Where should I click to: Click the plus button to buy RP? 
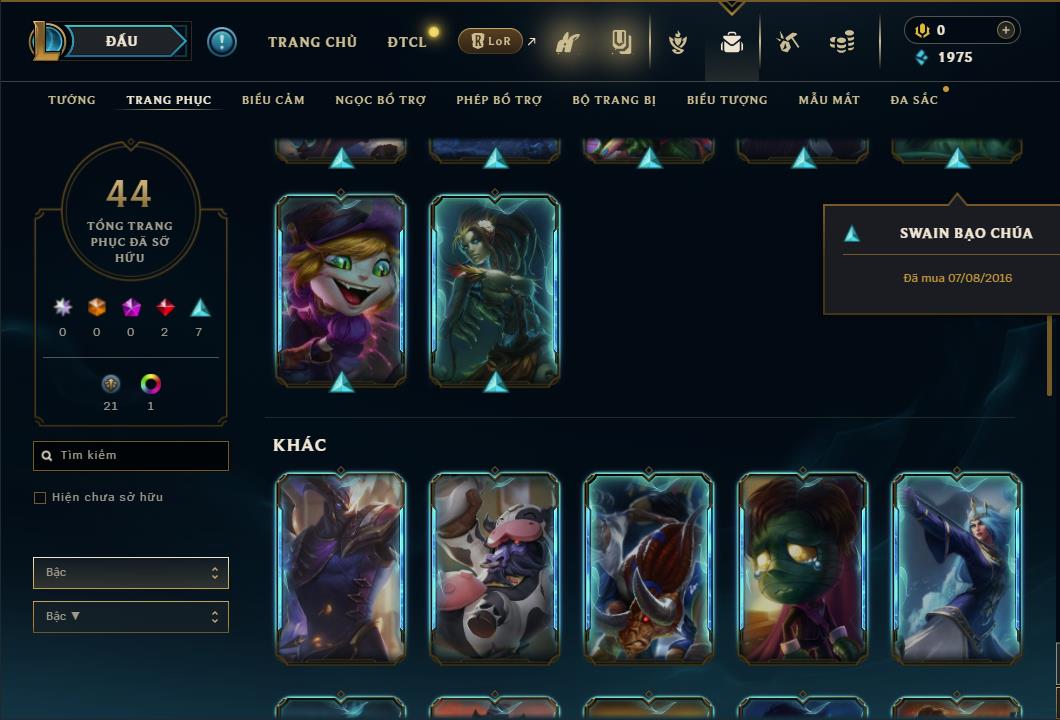(x=1006, y=30)
